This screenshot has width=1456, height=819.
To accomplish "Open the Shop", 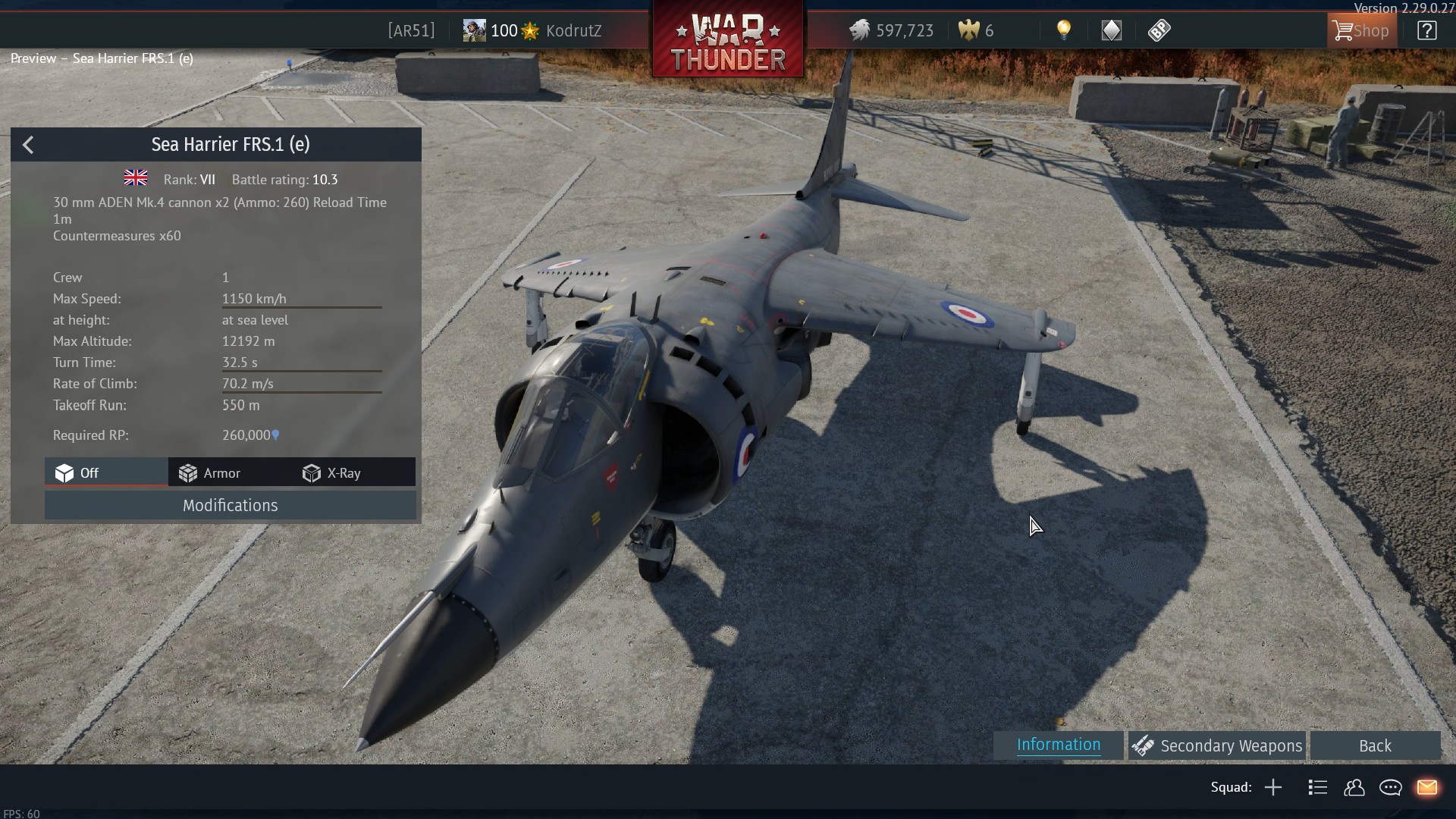I will click(x=1361, y=31).
